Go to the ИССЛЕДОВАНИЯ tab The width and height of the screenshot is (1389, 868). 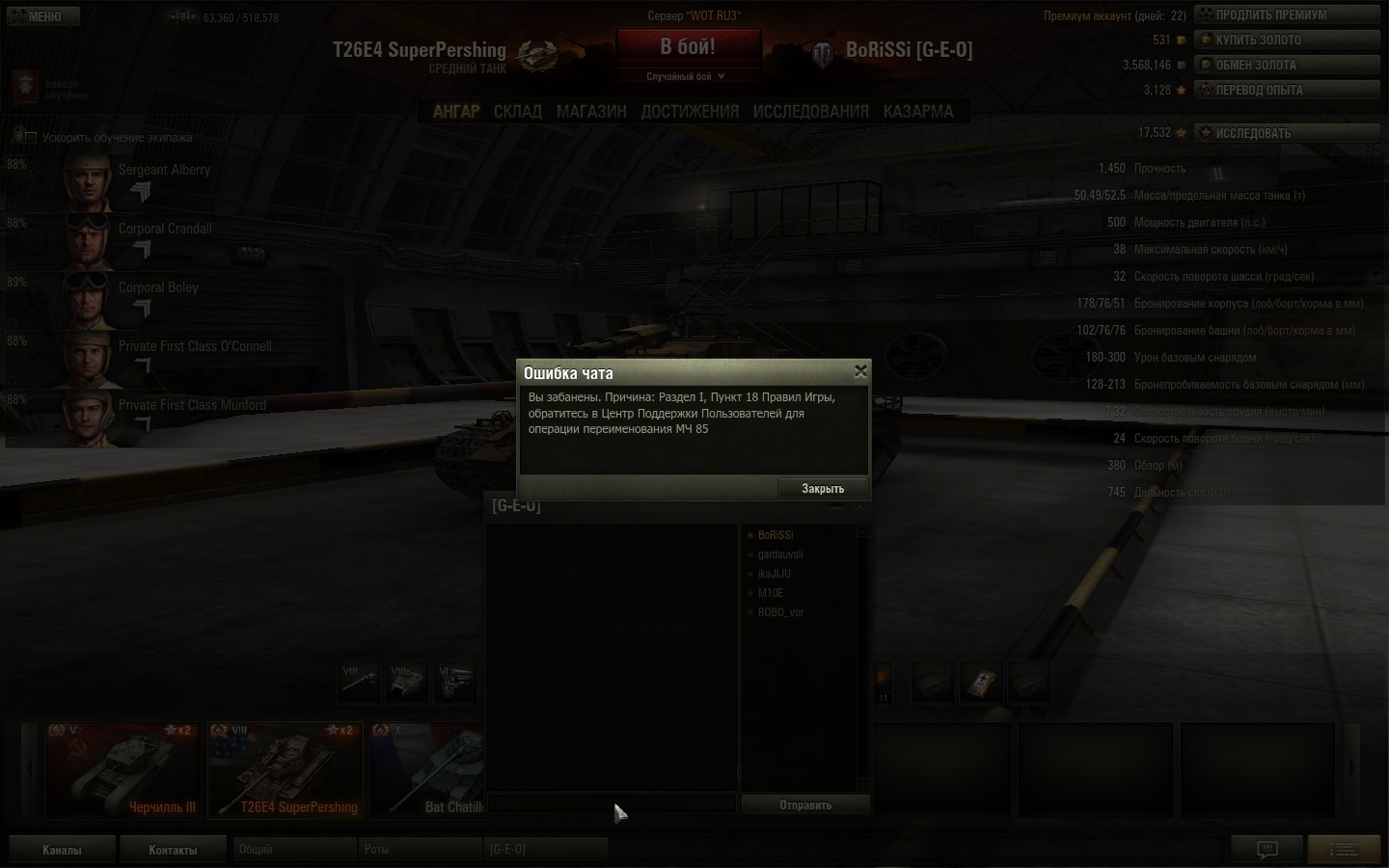coord(810,112)
